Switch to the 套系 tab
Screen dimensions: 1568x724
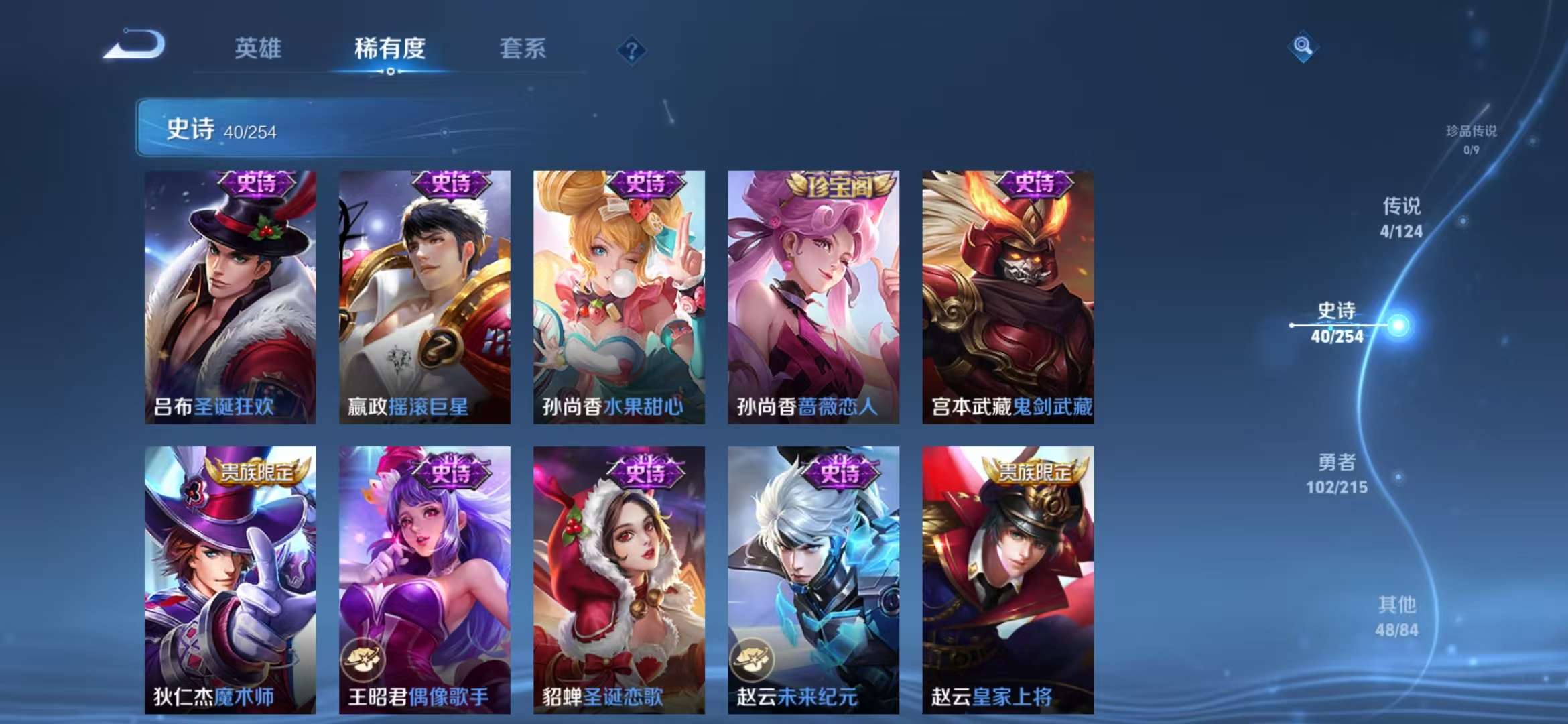coord(521,48)
